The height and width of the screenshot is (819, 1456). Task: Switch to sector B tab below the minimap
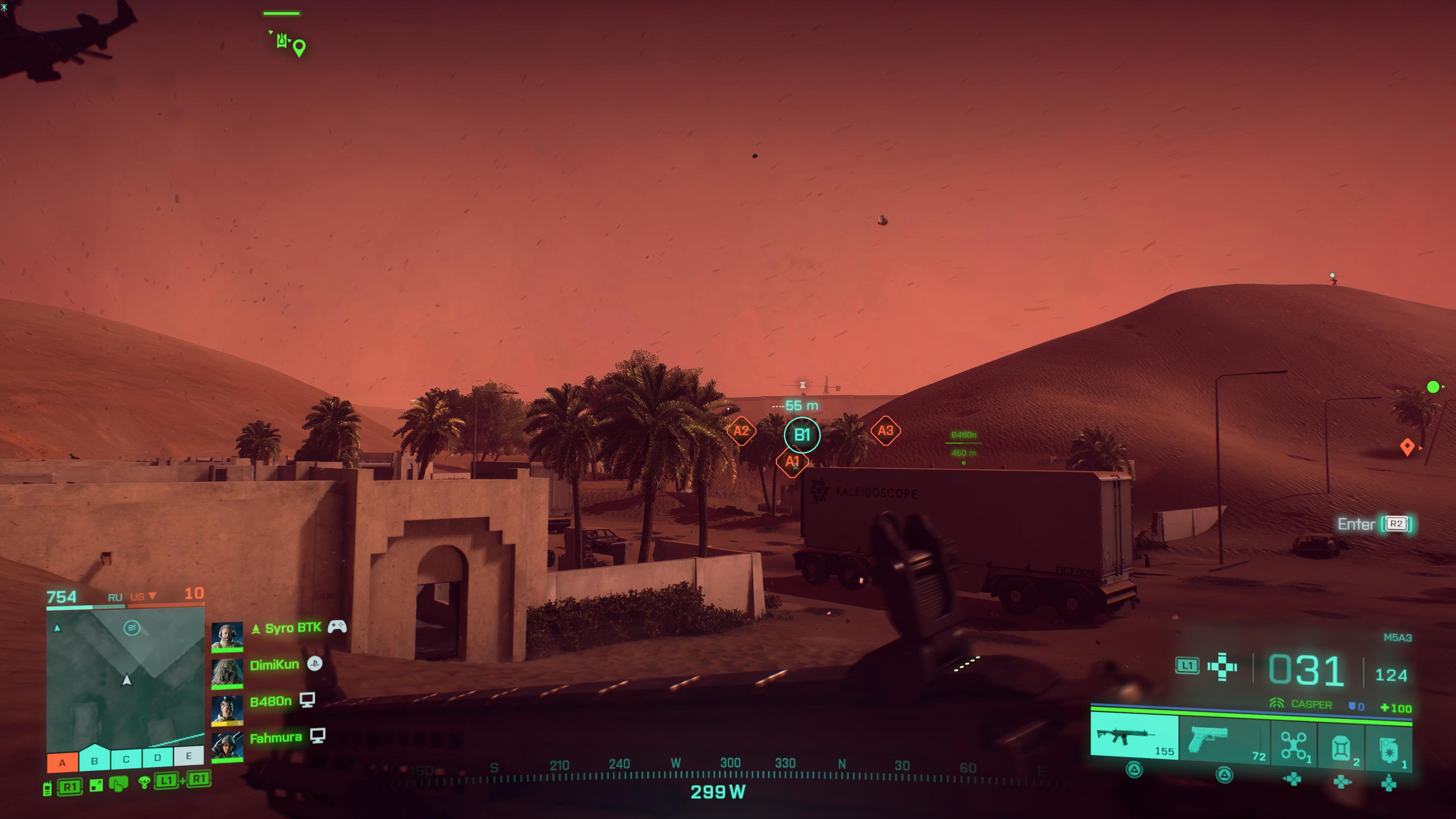coord(94,758)
